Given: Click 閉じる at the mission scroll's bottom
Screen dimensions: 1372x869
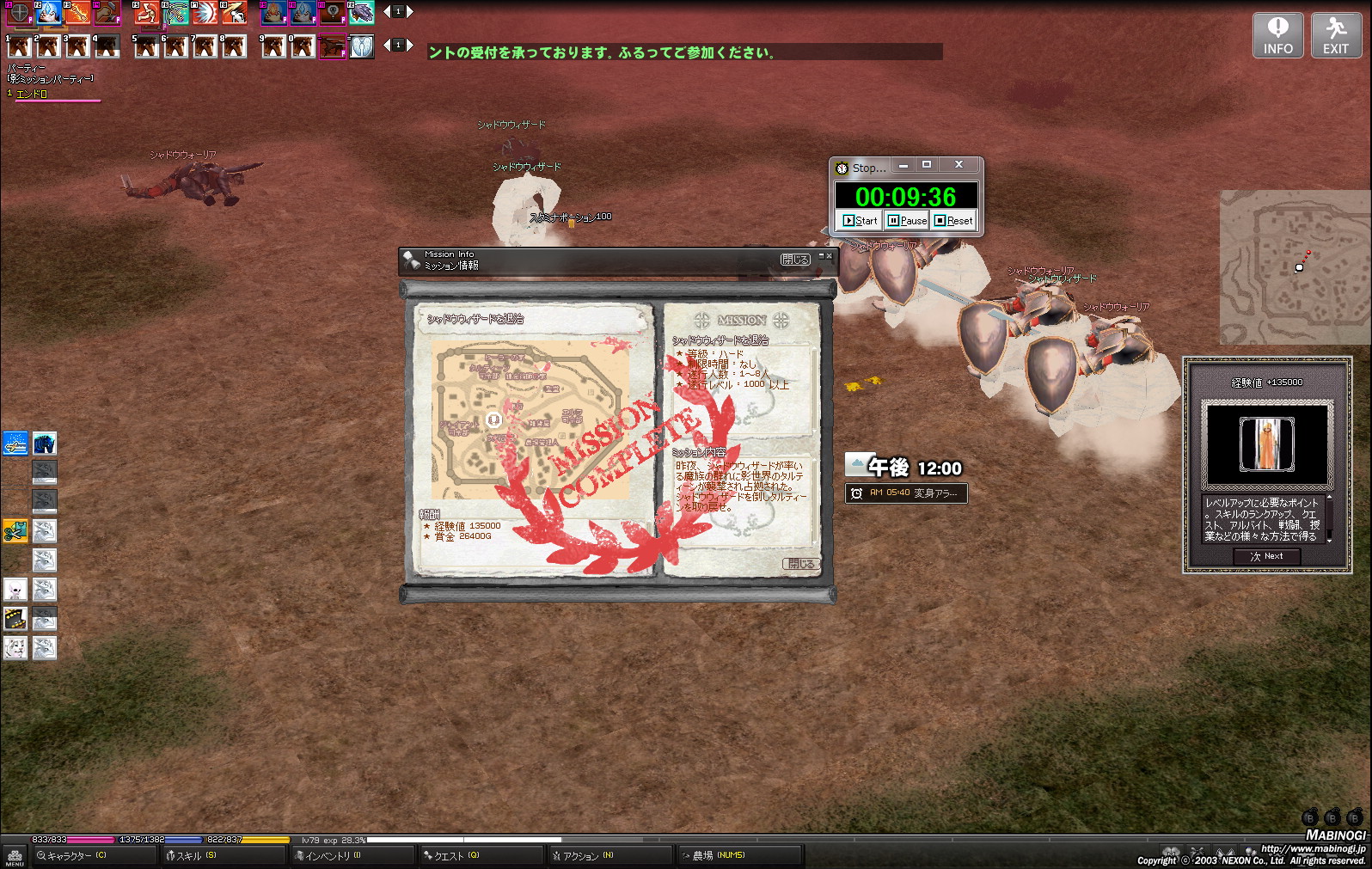Looking at the screenshot, I should click(x=800, y=564).
